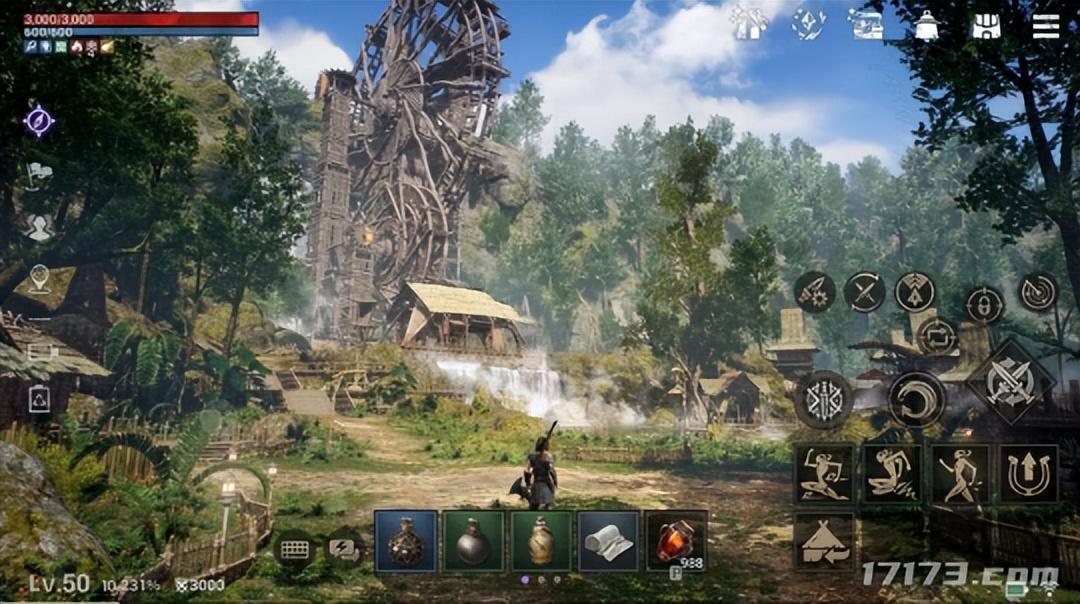Screen dimensions: 1080x604
Task: Activate the circular swirl skill button
Action: pos(916,398)
